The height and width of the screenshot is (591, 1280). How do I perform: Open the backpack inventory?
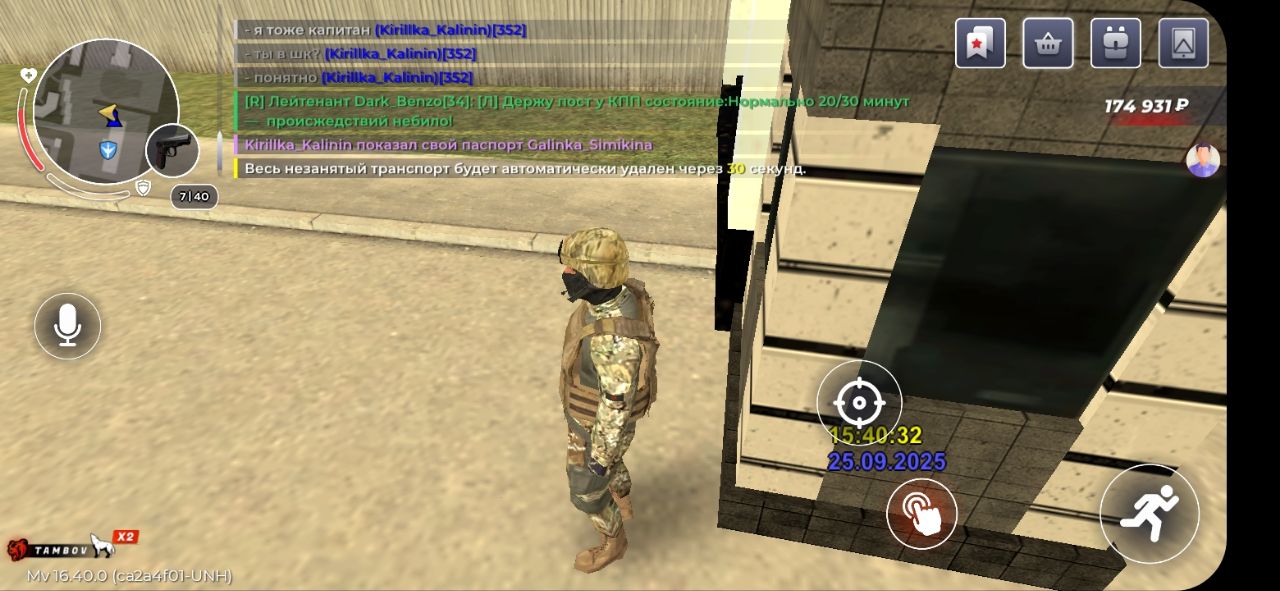point(1116,43)
